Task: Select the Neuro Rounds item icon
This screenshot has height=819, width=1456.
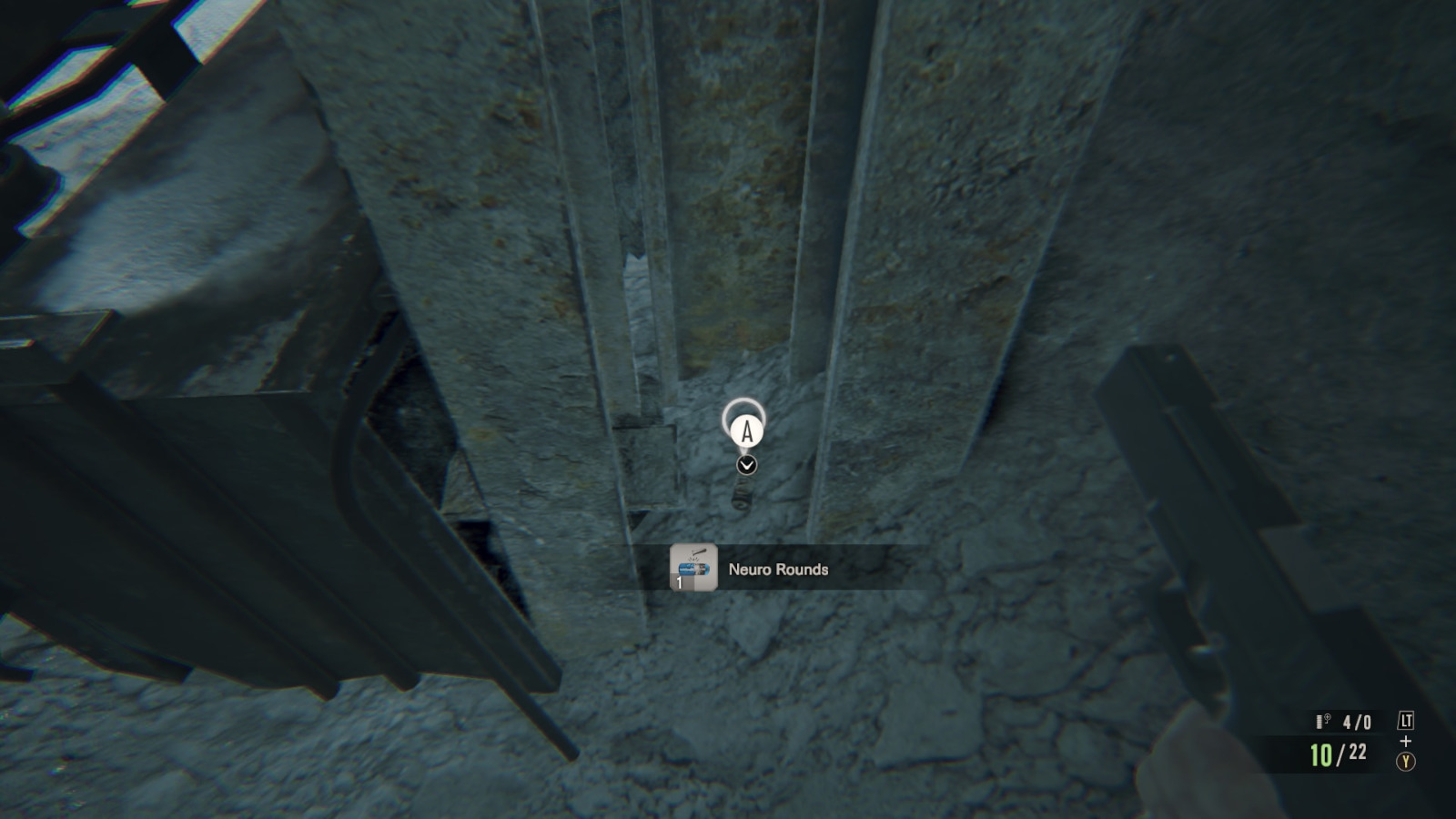Action: click(693, 568)
